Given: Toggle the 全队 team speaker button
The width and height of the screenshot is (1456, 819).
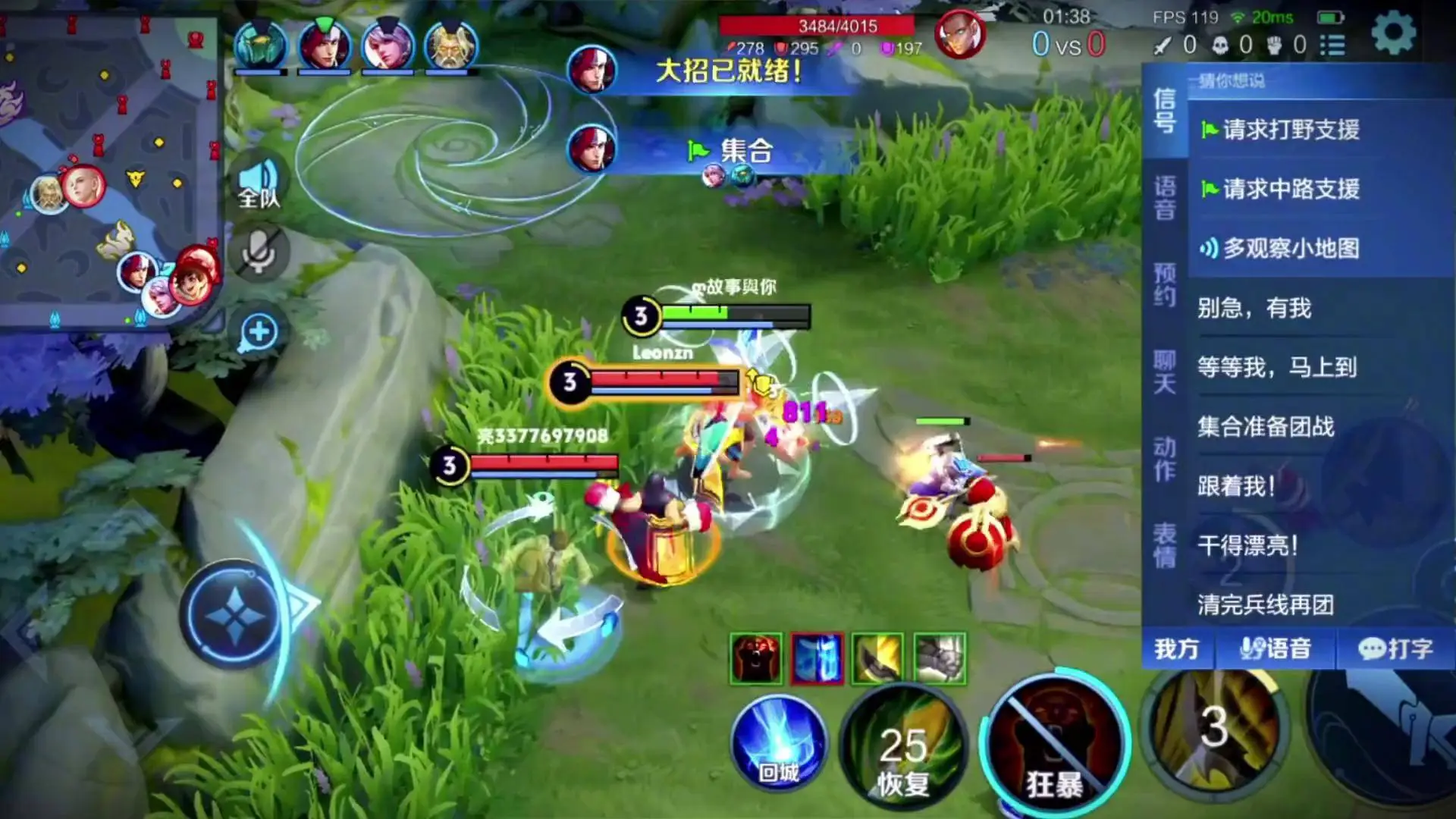Looking at the screenshot, I should click(259, 184).
